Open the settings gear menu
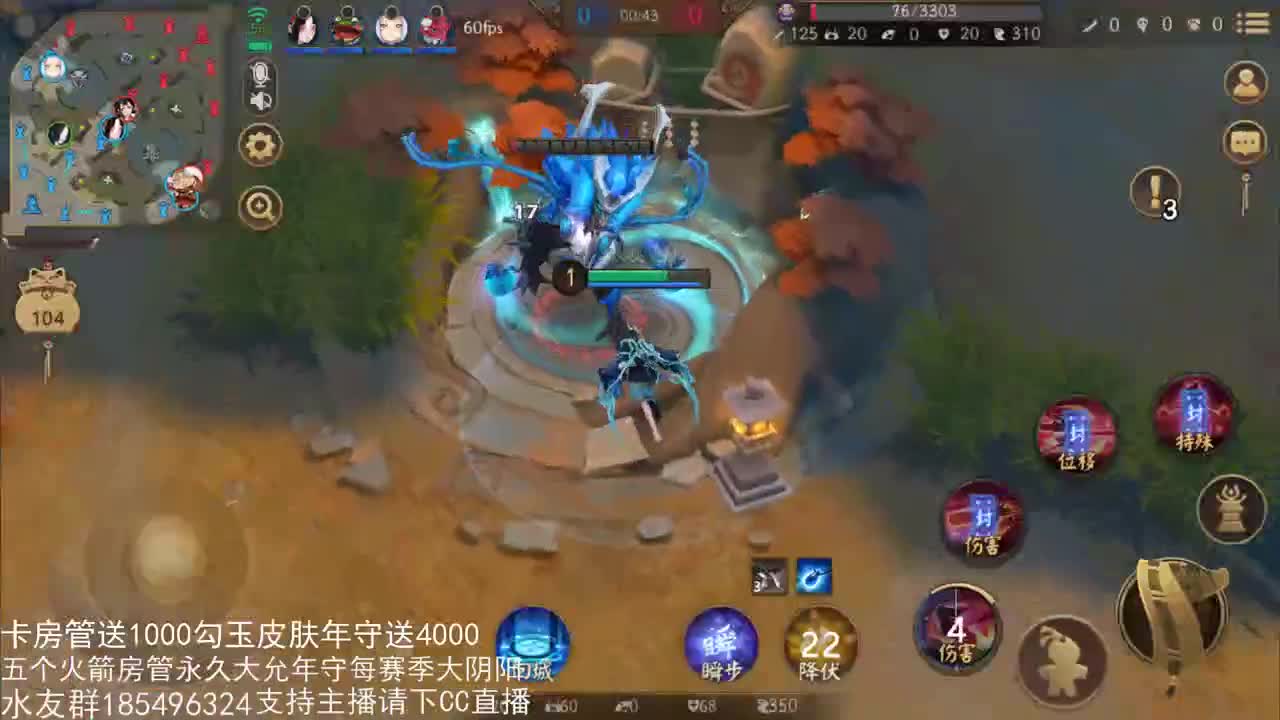1280x720 pixels. coord(259,144)
